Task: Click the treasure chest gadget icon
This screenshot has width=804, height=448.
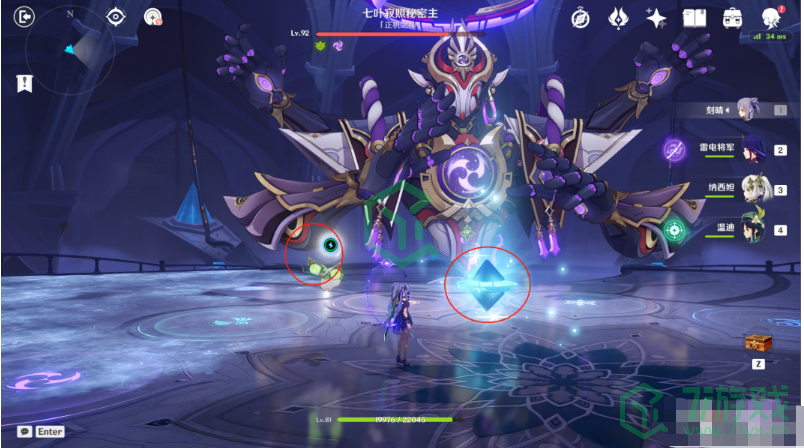Action: point(758,343)
